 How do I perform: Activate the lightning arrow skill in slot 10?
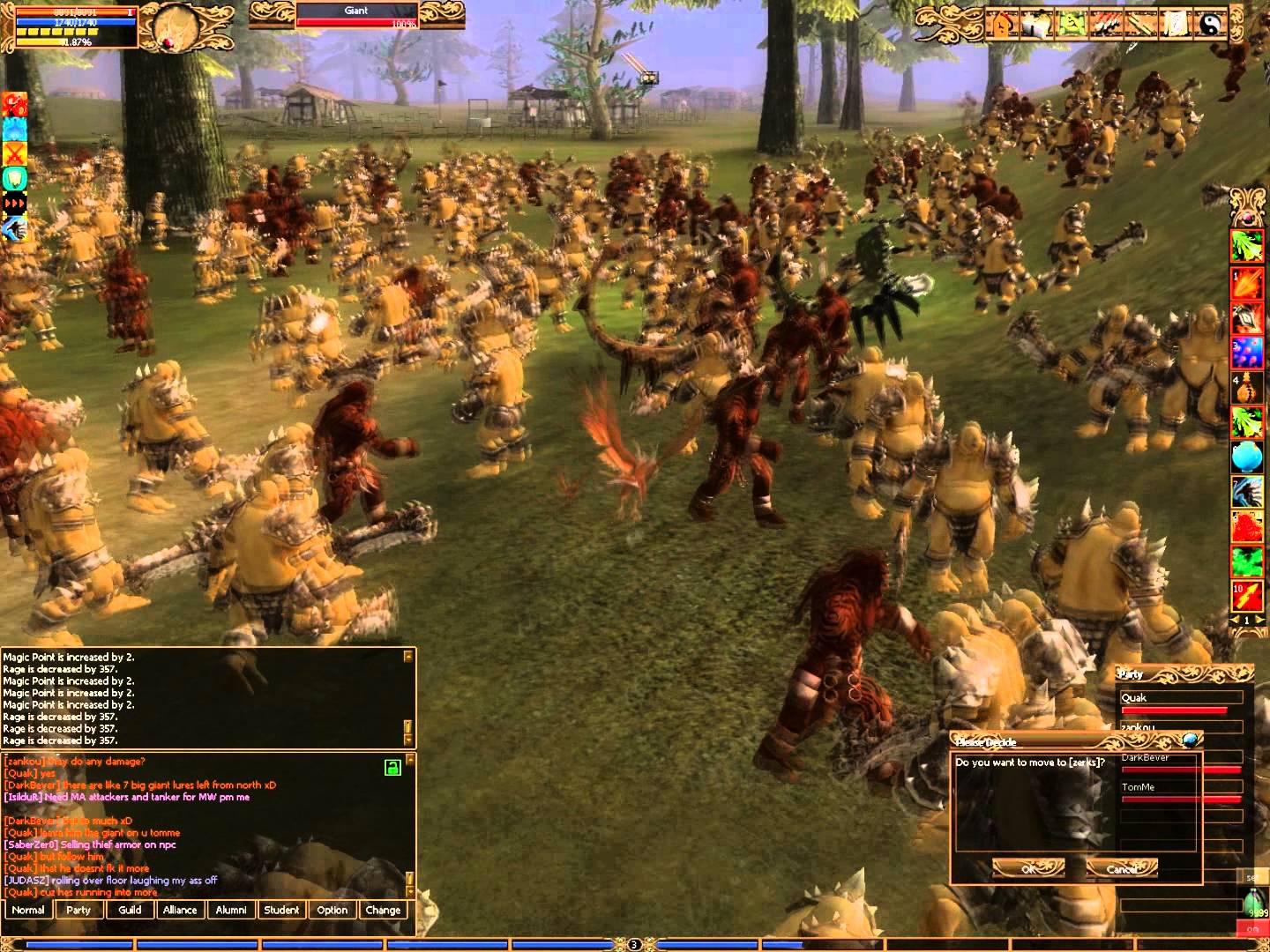pyautogui.click(x=1246, y=596)
